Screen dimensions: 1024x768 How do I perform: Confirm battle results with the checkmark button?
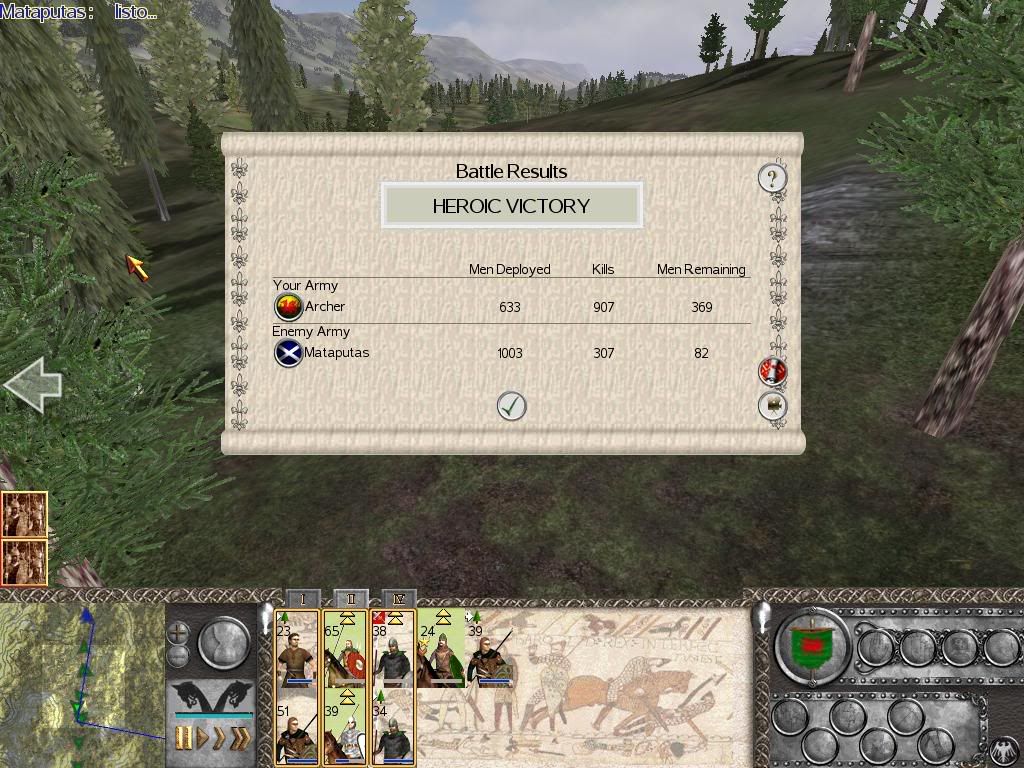coord(511,405)
